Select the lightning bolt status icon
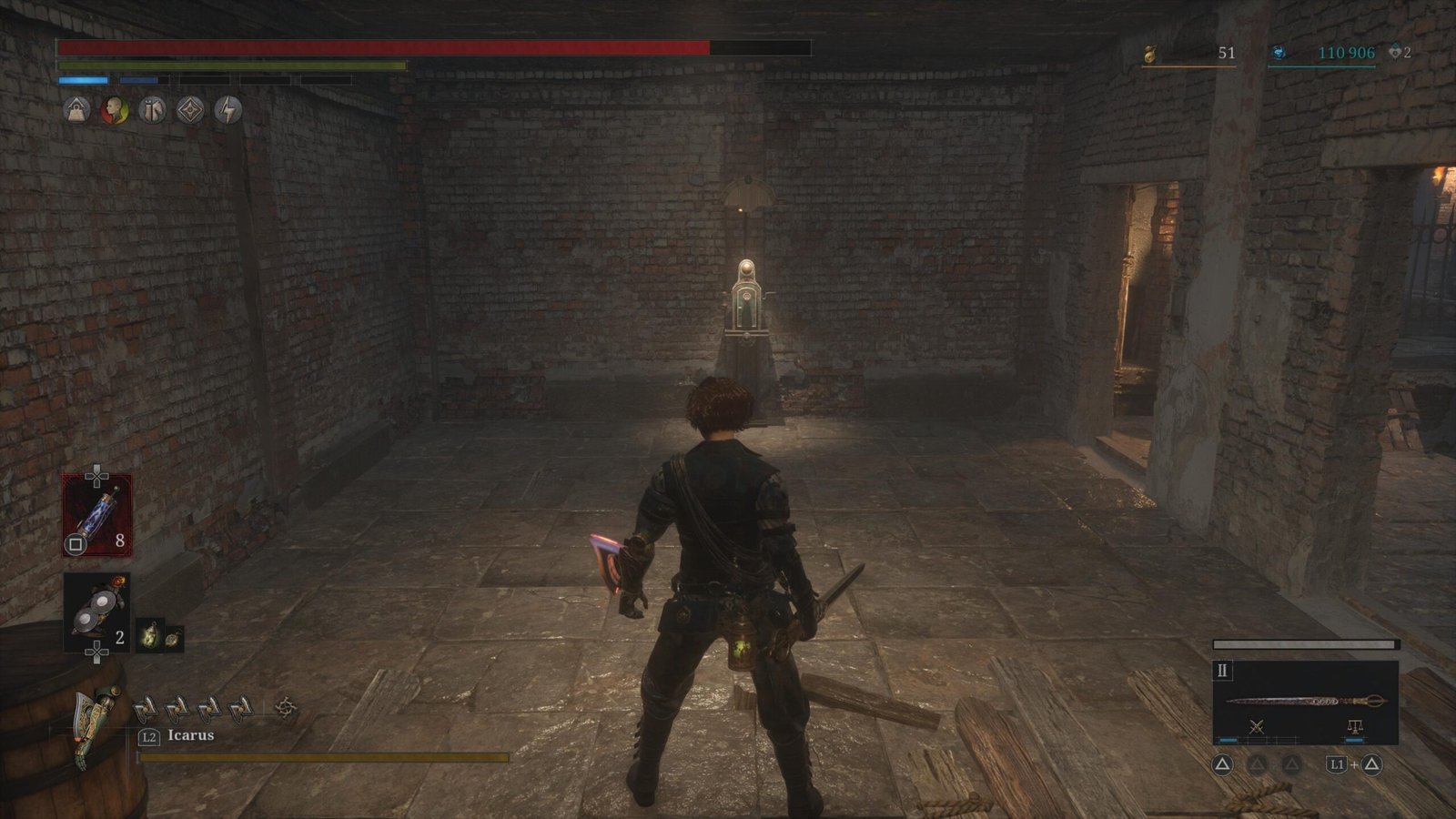This screenshot has width=1456, height=819. coord(227,111)
